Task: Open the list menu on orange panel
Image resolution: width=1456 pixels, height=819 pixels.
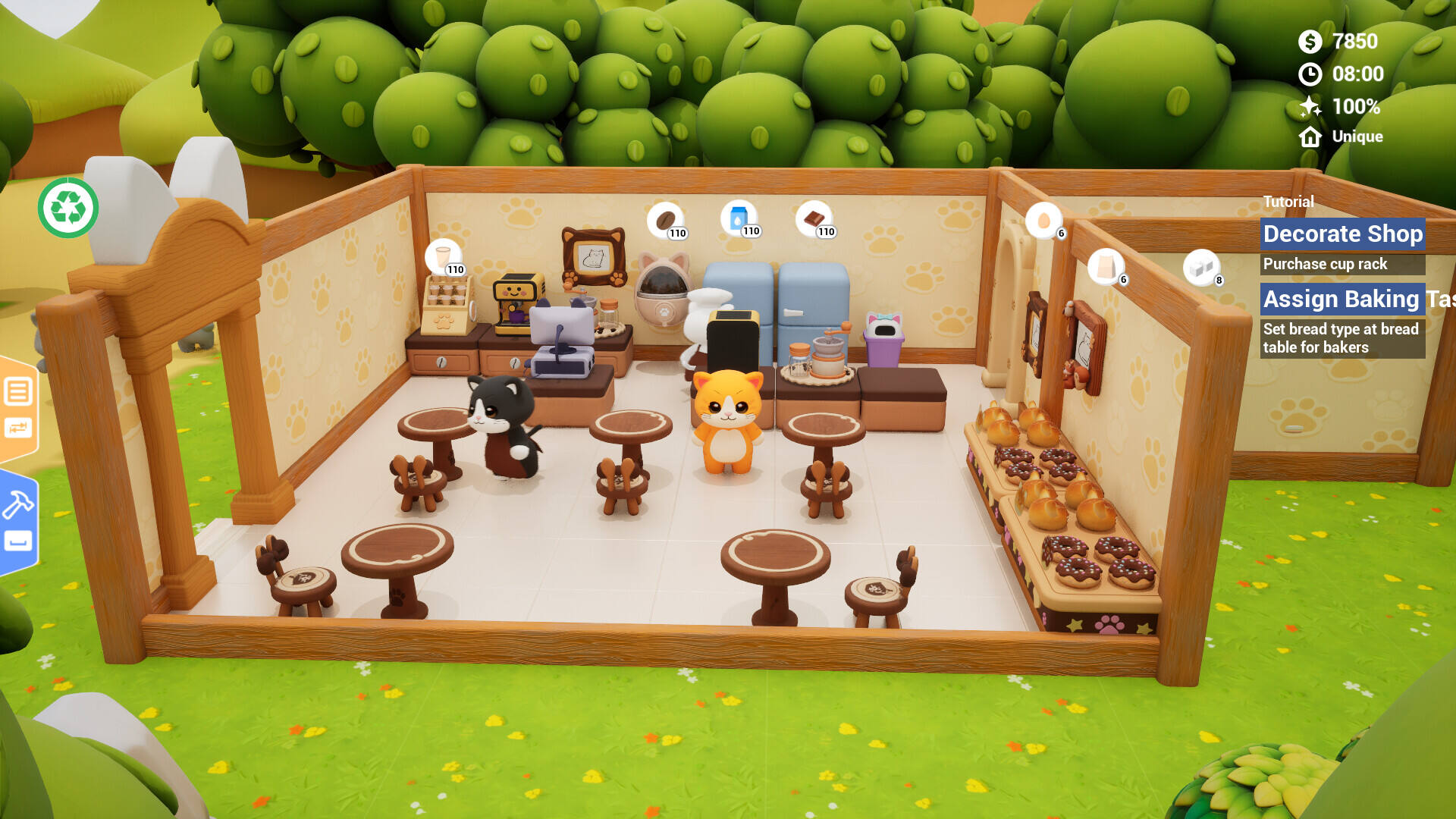Action: tap(18, 392)
